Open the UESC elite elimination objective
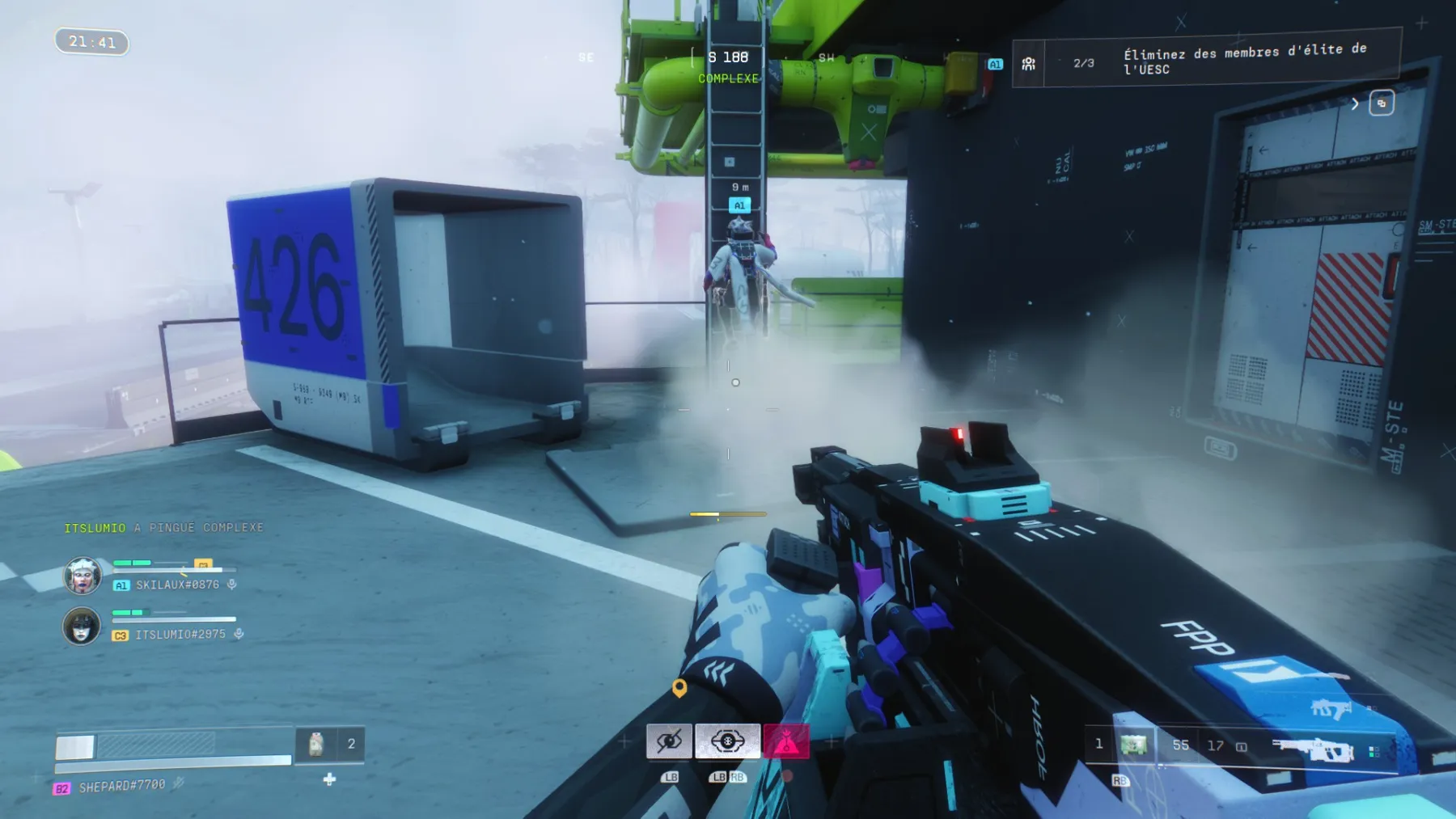 (x=1205, y=61)
